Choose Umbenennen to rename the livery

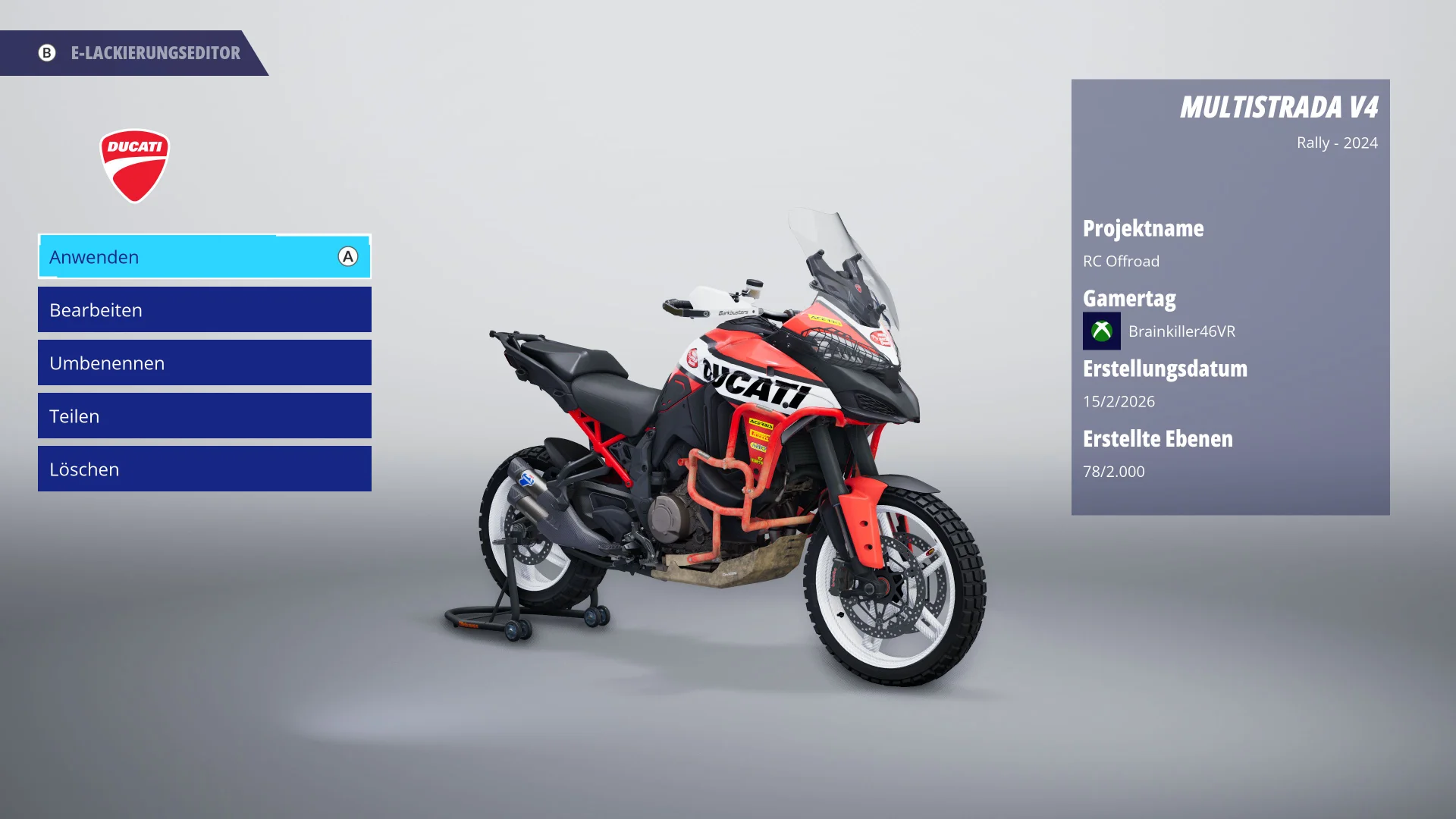[x=204, y=363]
